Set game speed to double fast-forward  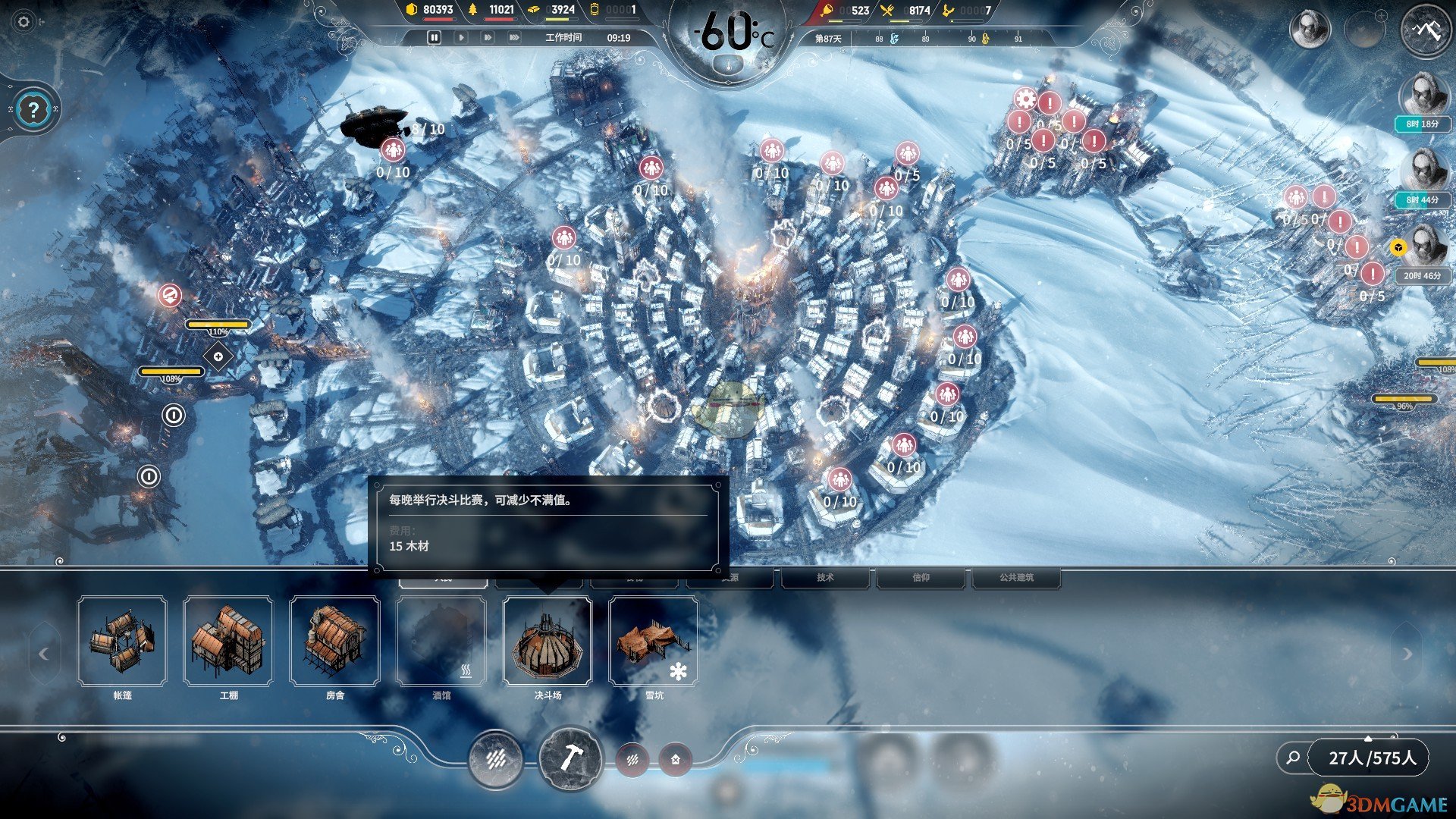[488, 37]
